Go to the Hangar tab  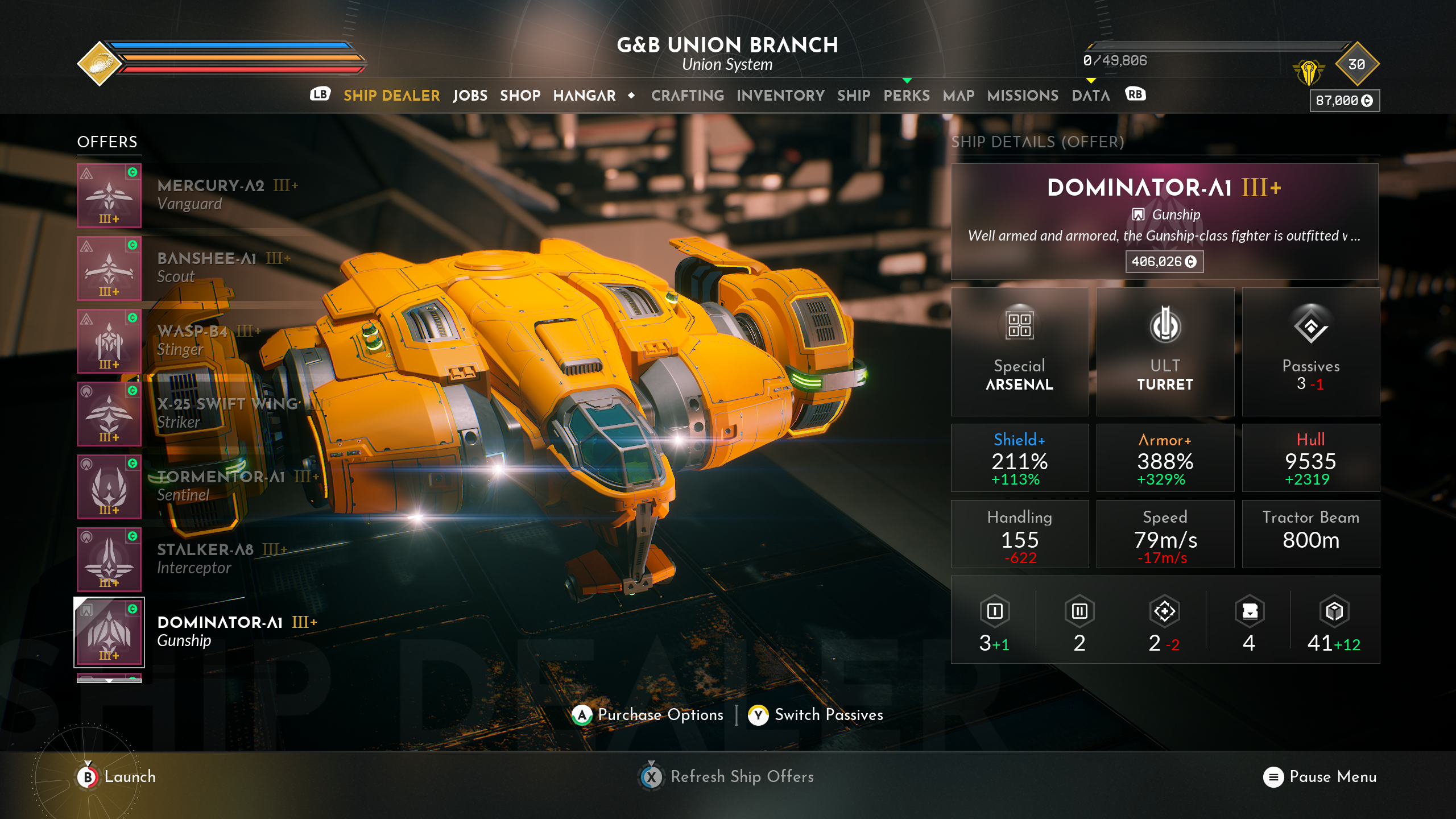[x=584, y=96]
